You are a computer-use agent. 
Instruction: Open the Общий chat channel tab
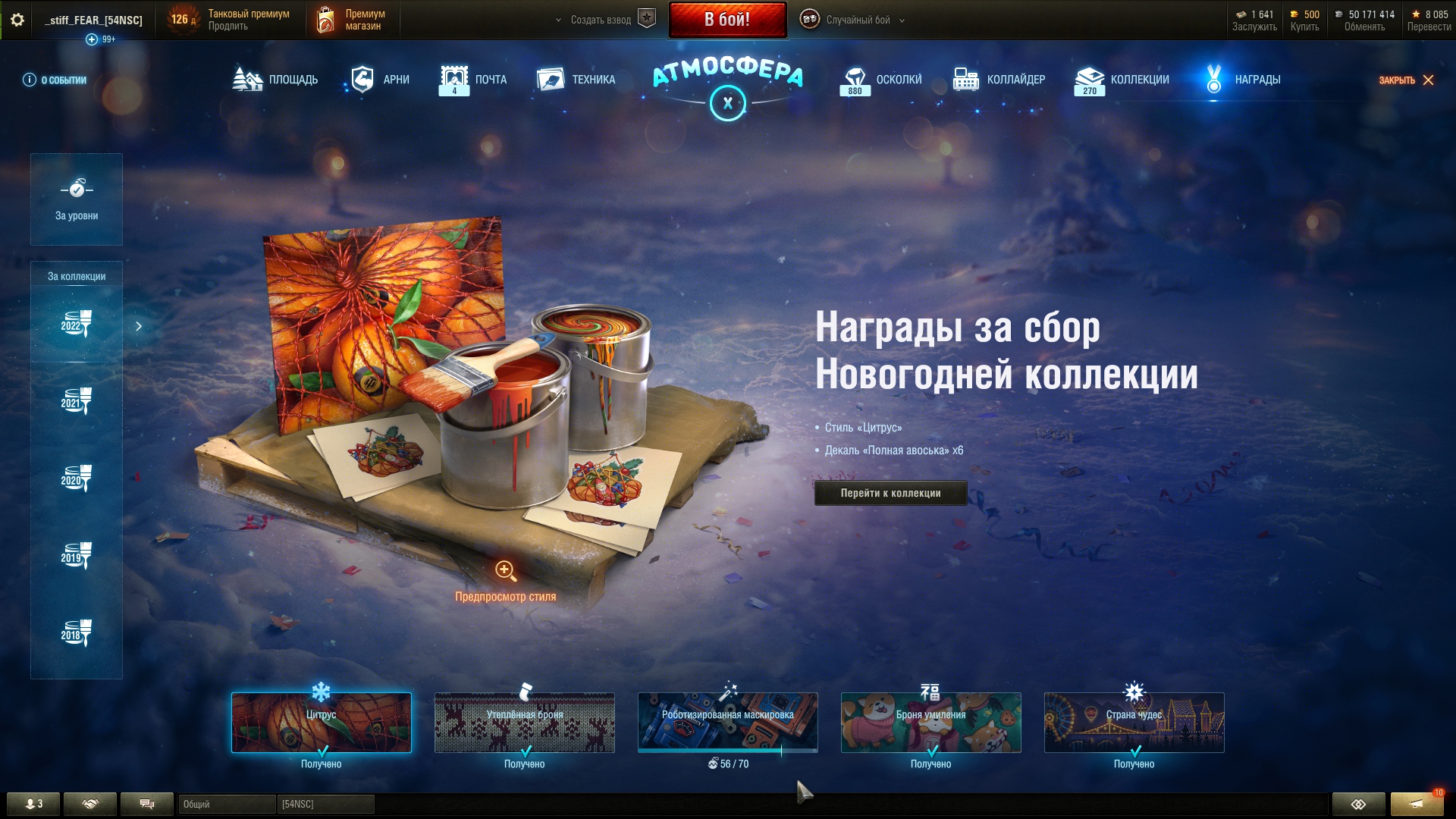226,804
